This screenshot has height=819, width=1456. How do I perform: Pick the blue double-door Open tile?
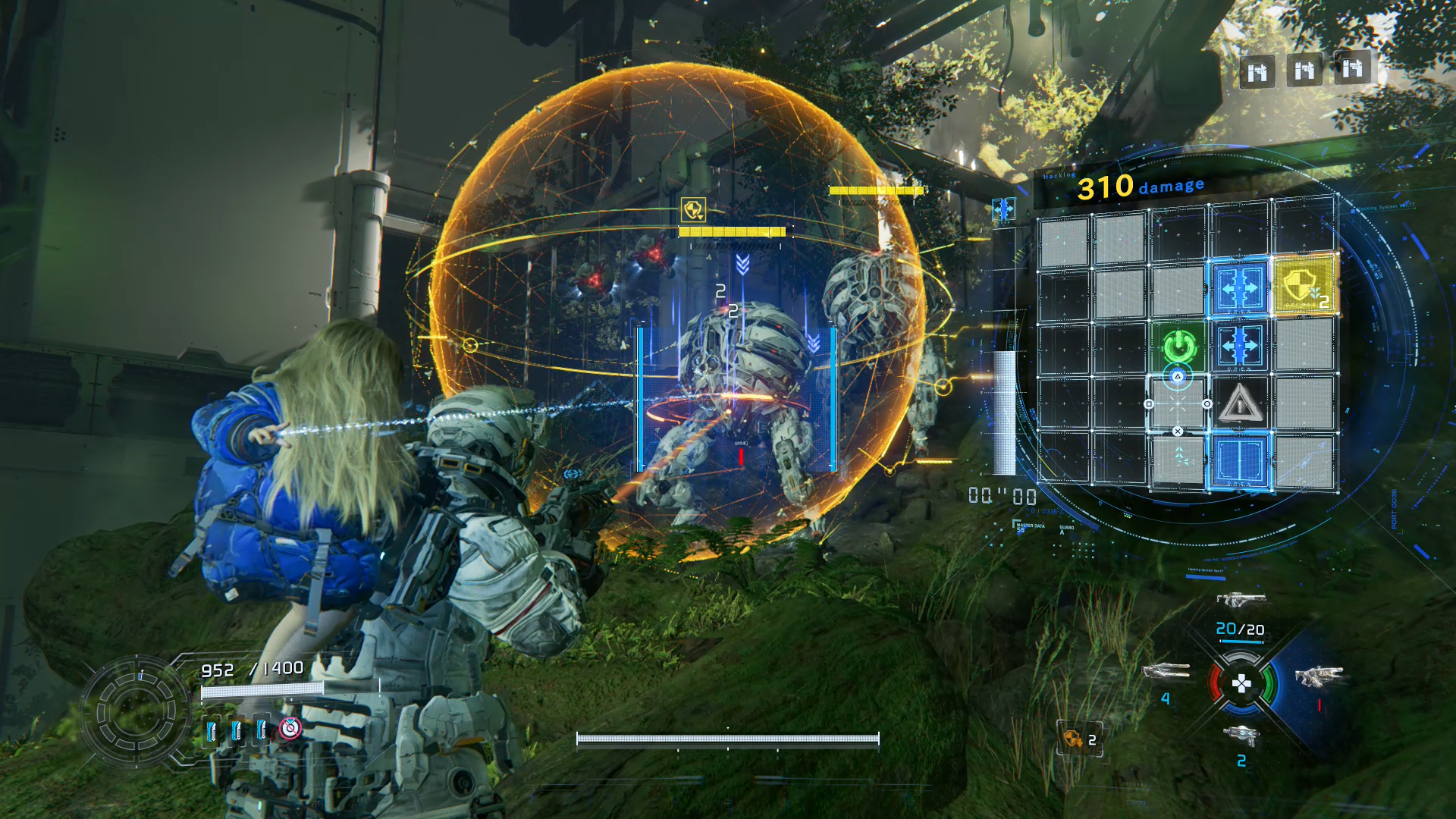click(x=1239, y=461)
